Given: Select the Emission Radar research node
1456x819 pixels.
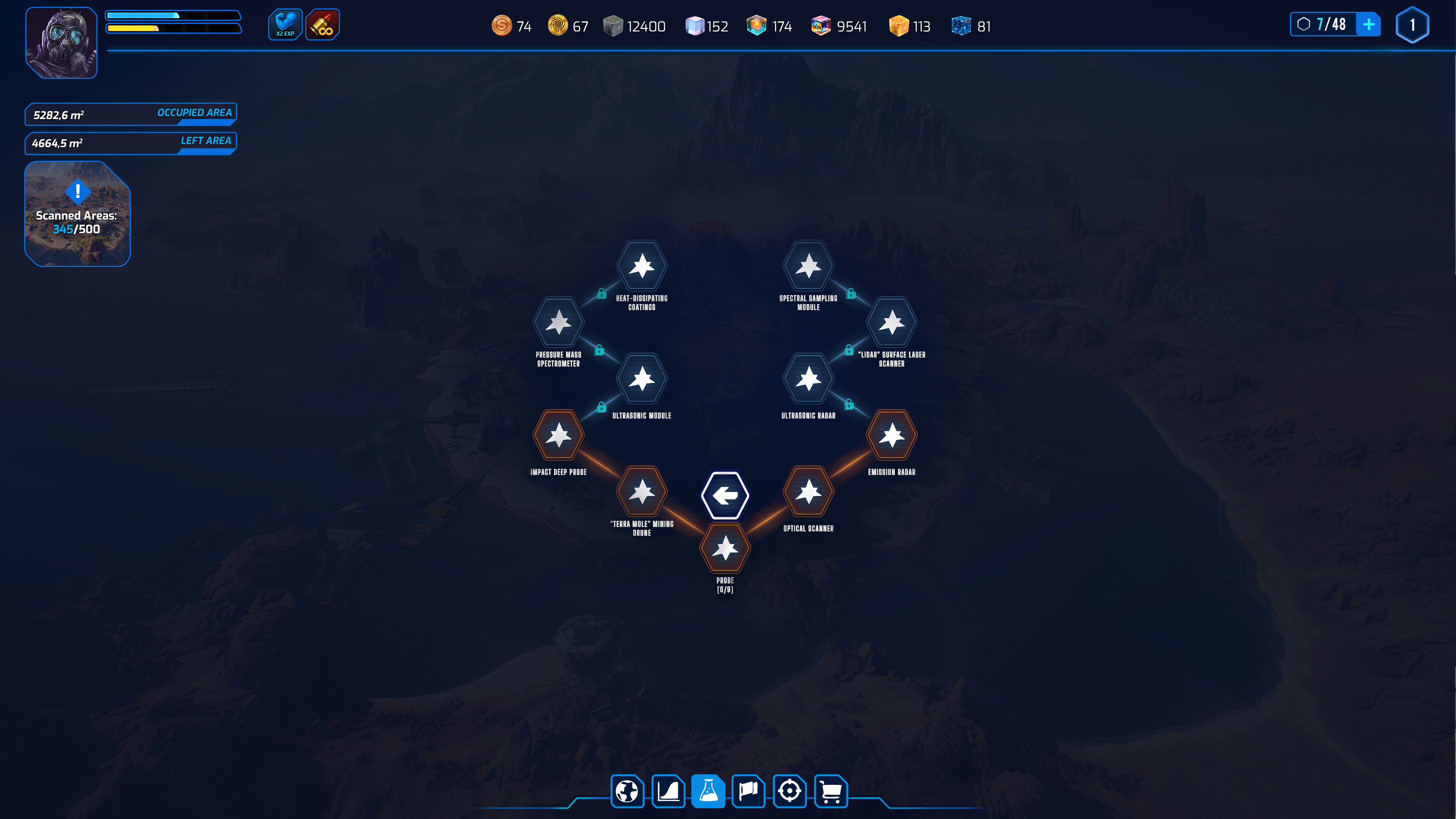Looking at the screenshot, I should tap(891, 435).
